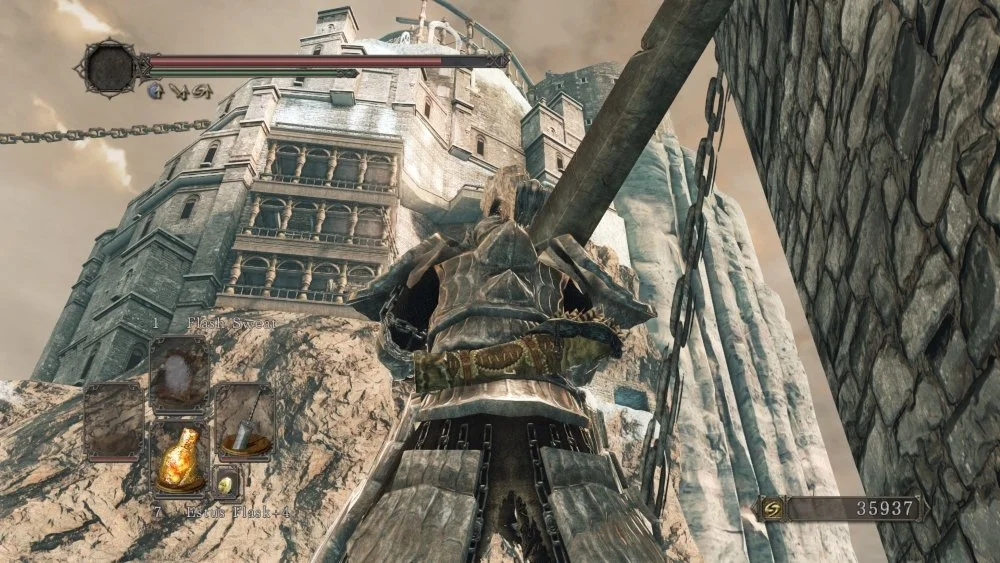
Task: Select the Flash Sweat spell slot
Action: click(180, 372)
